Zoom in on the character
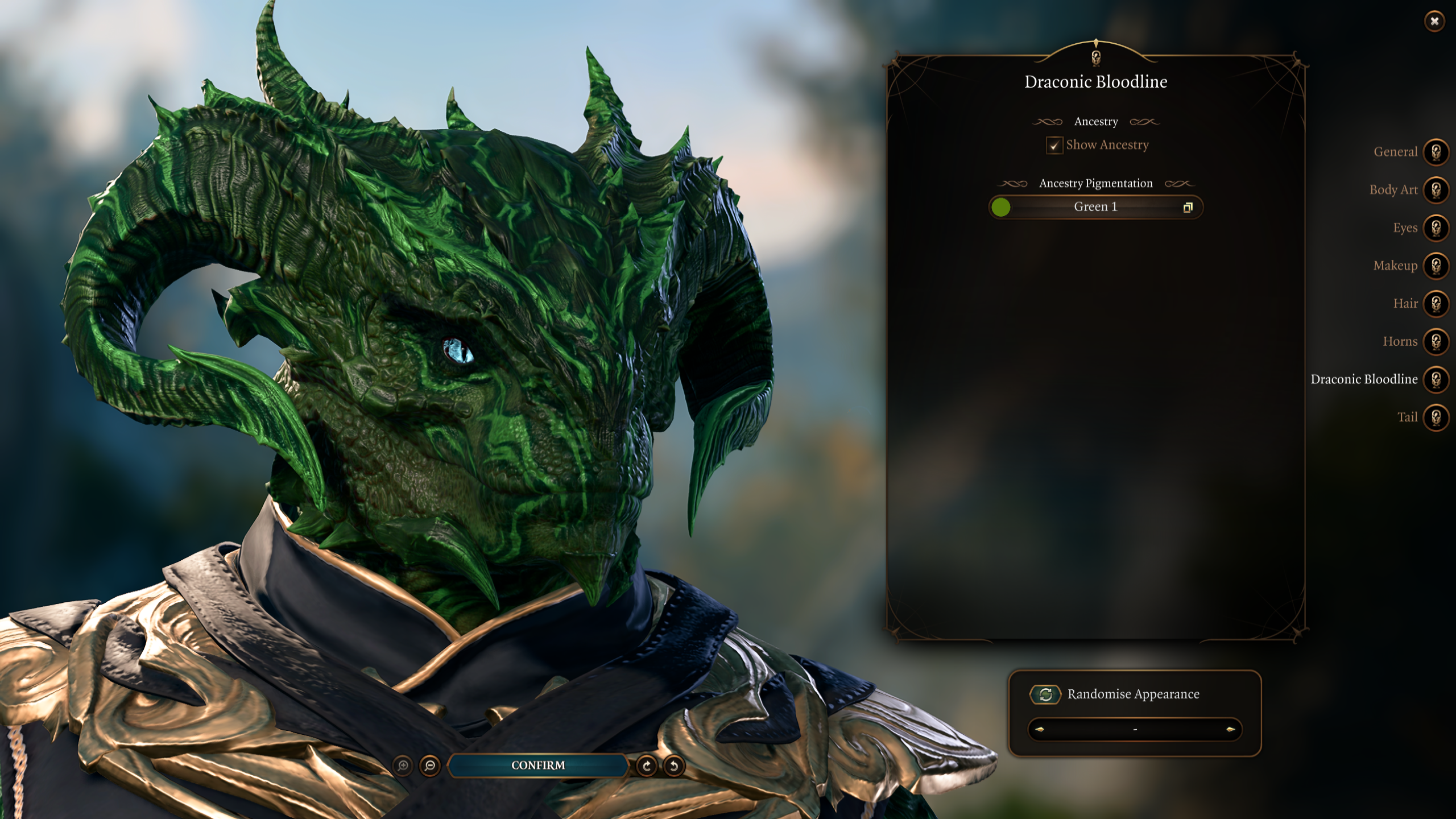The image size is (1456, 819). pos(403,766)
